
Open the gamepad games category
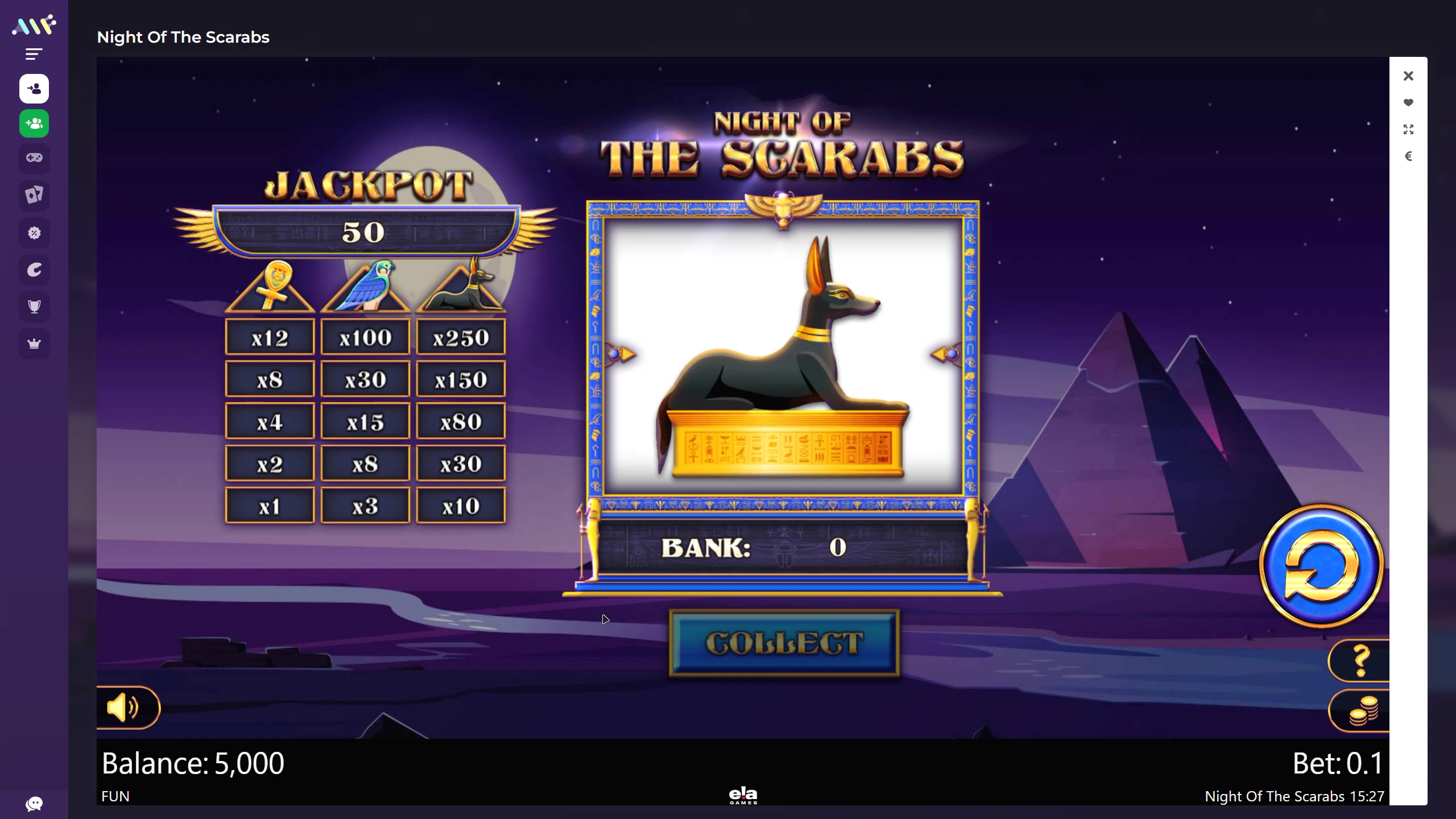(34, 158)
